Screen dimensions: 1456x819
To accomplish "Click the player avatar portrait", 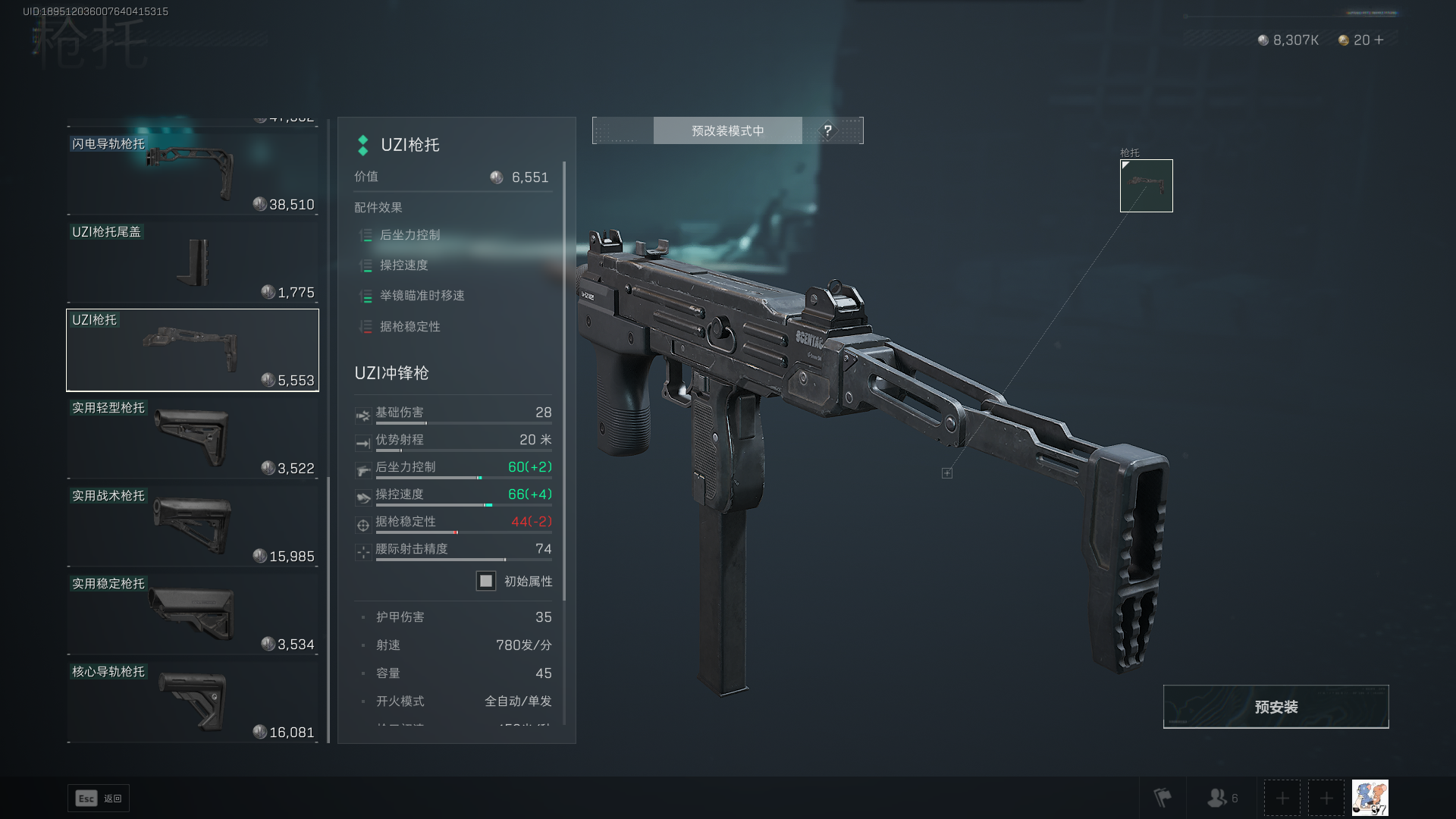I will click(x=1370, y=798).
